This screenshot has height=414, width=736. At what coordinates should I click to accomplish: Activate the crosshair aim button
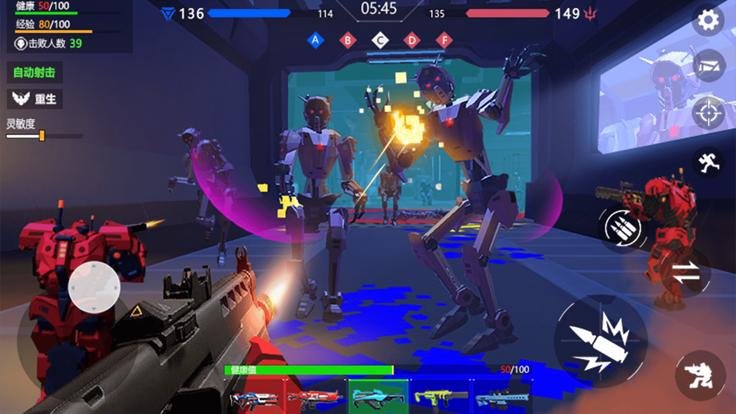[708, 113]
